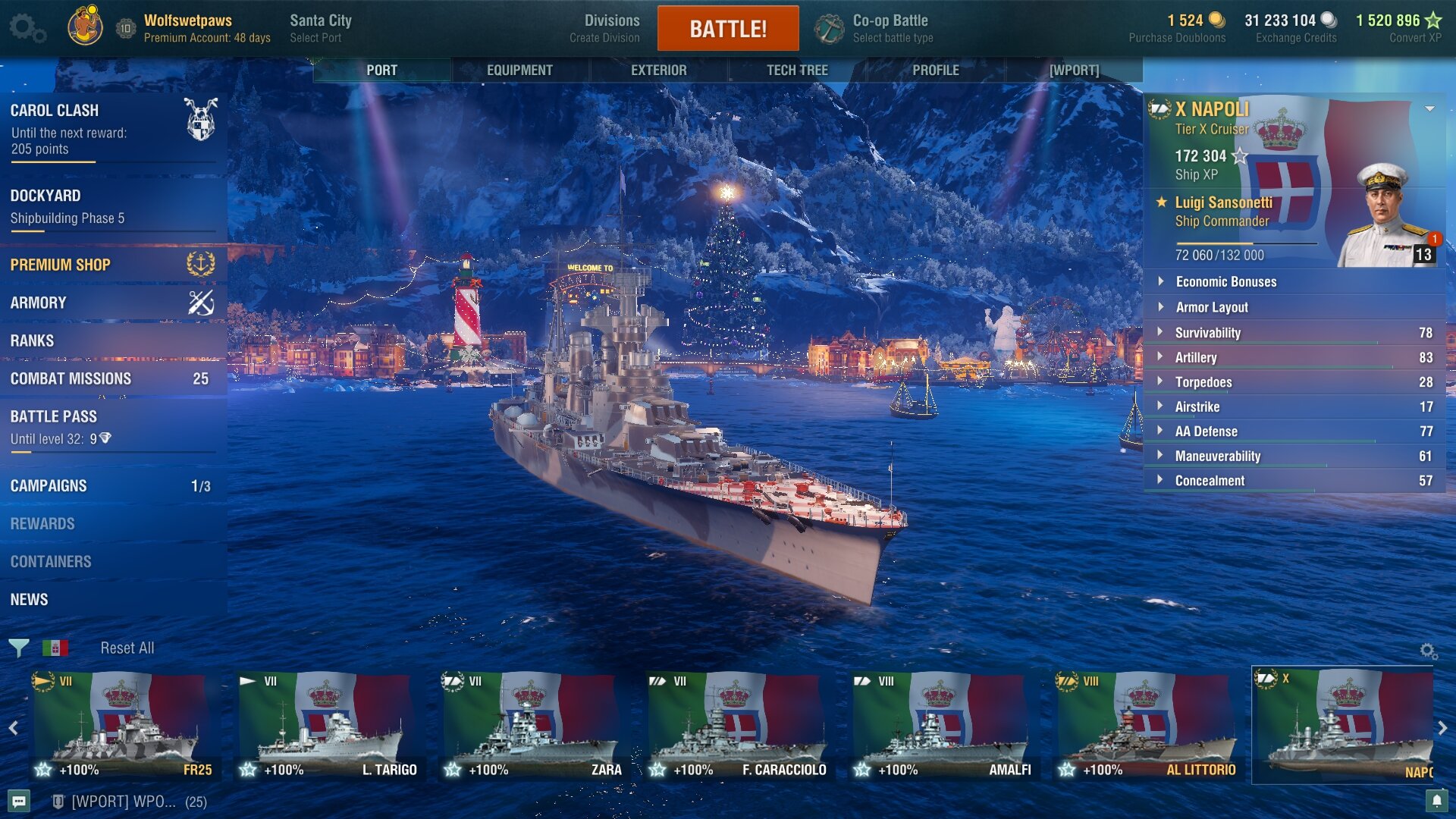Reset all ship carousel filters
Viewport: 1456px width, 819px height.
tap(127, 648)
